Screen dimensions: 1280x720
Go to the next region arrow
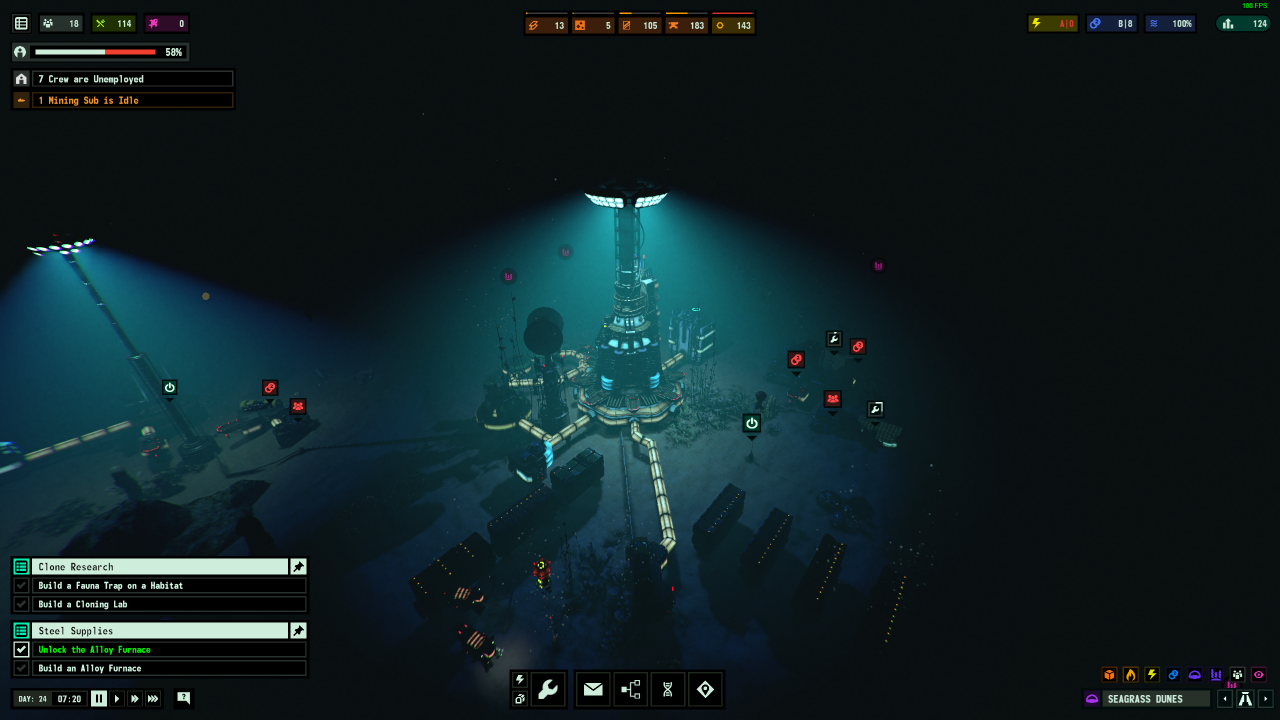(1266, 699)
